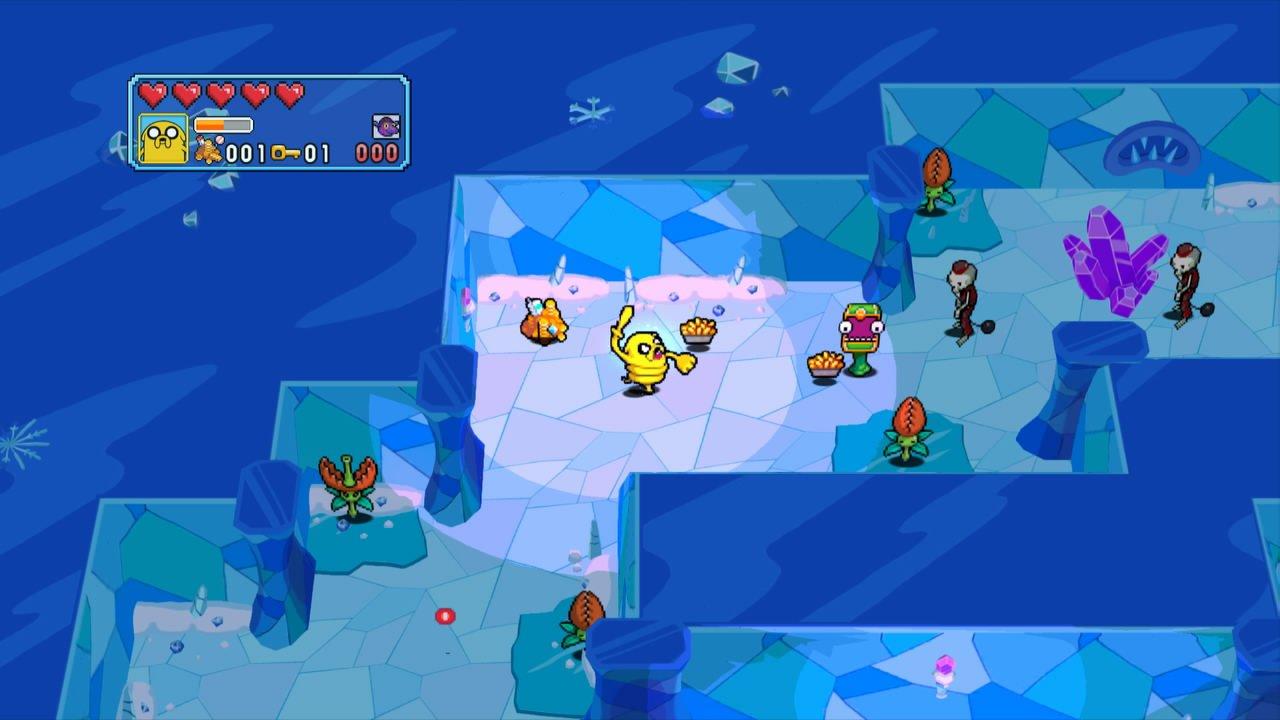Select Jake's character portrait in the HUD
Viewport: 1280px width, 720px height.
coord(163,140)
